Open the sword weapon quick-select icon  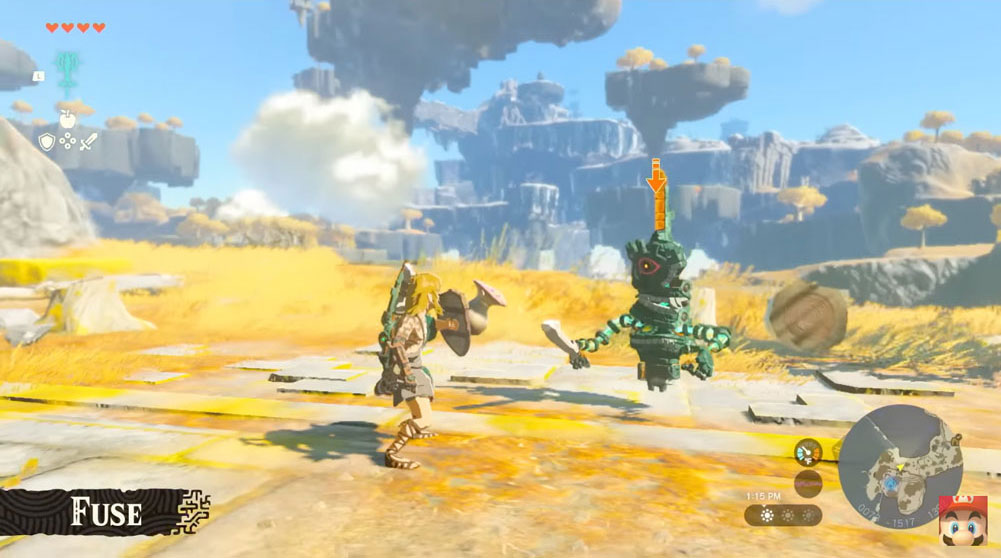click(x=89, y=142)
